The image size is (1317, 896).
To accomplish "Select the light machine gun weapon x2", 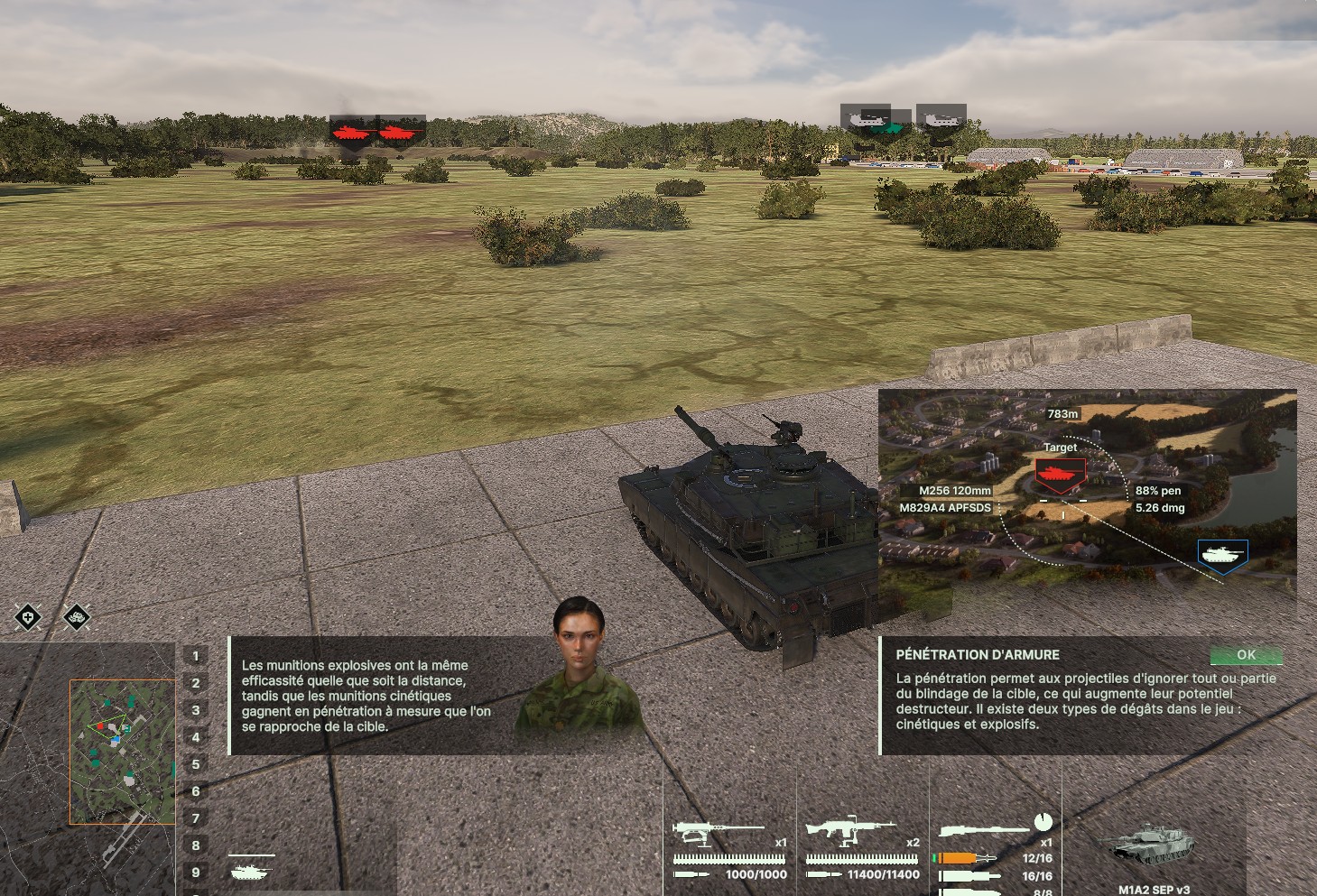I will click(x=849, y=831).
